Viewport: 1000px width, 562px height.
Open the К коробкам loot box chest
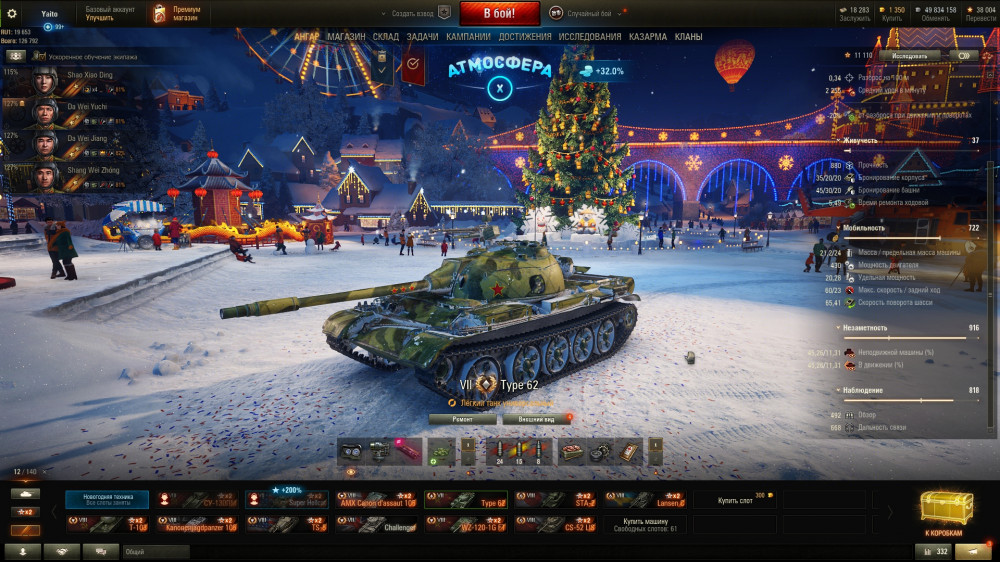(x=943, y=514)
